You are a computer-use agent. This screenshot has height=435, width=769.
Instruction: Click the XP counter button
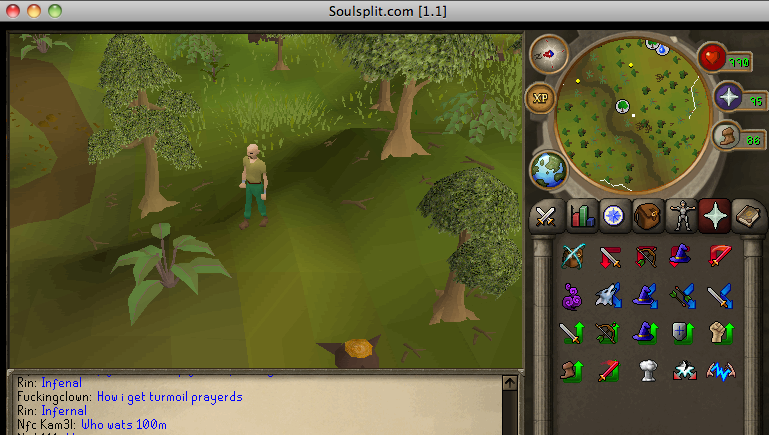[x=540, y=98]
